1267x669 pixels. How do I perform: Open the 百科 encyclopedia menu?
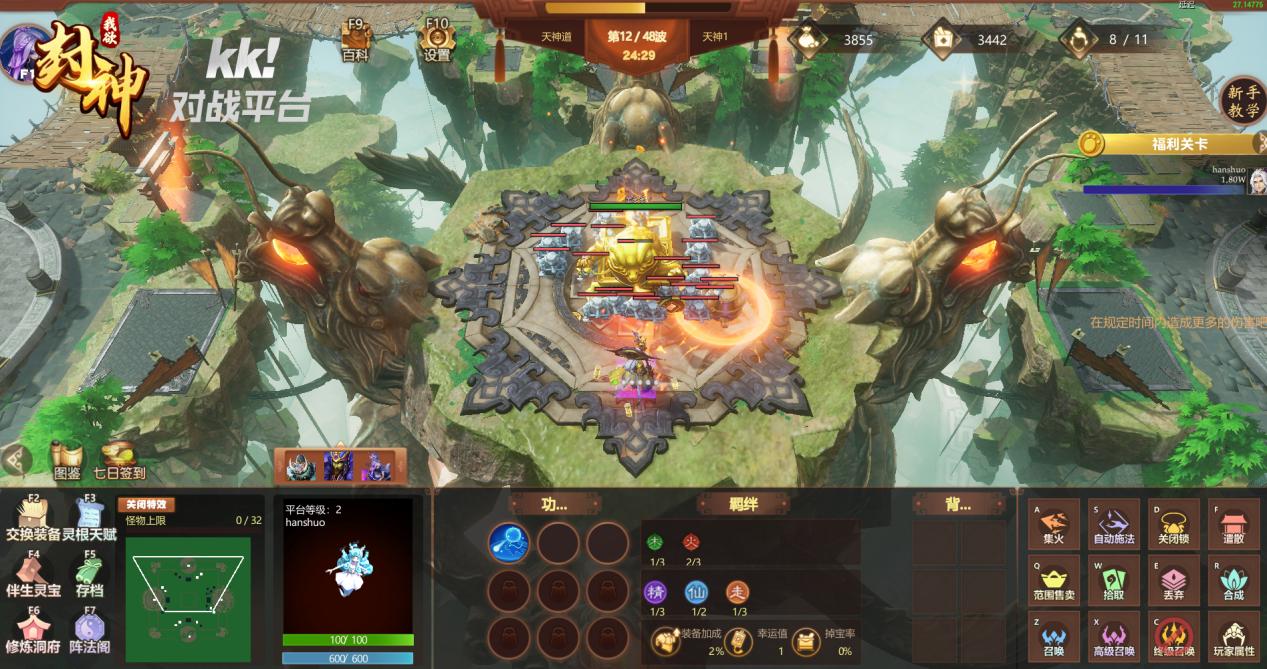355,40
